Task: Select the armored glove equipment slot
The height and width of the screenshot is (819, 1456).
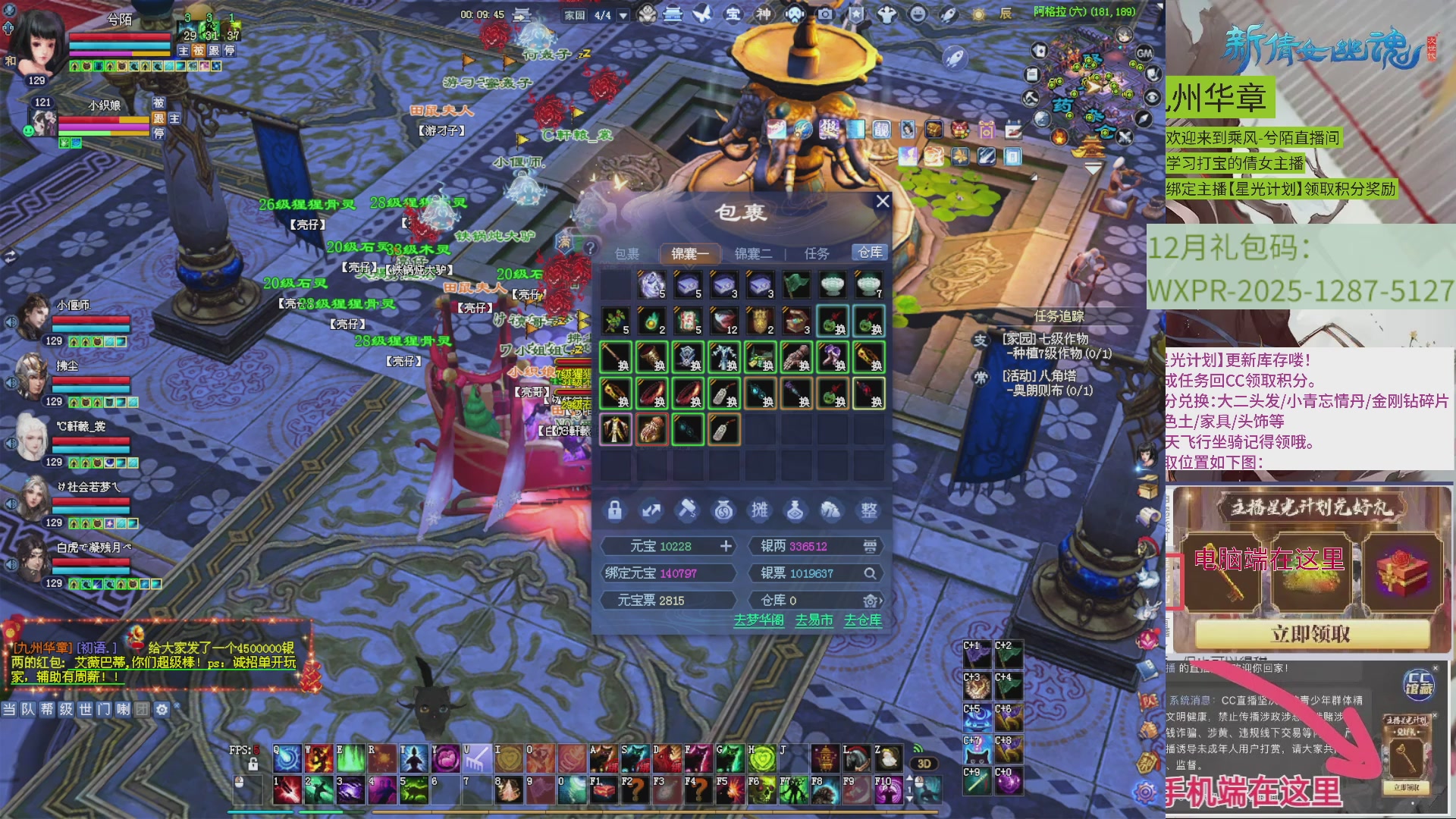Action: click(x=796, y=357)
